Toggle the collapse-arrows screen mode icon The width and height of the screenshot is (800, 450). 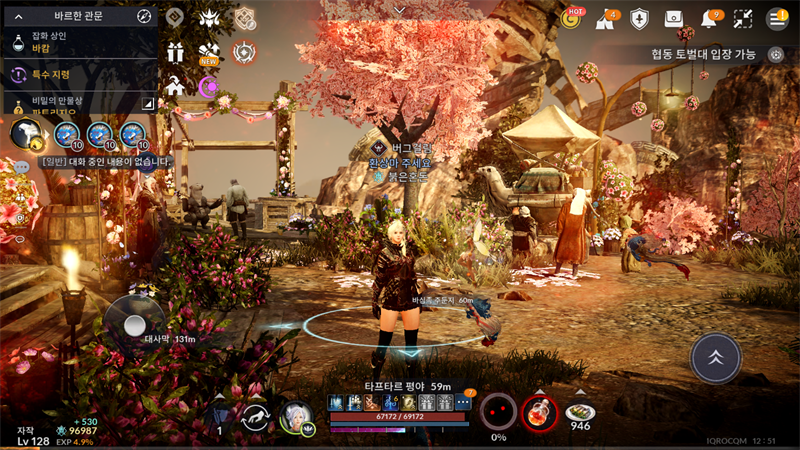tap(743, 18)
